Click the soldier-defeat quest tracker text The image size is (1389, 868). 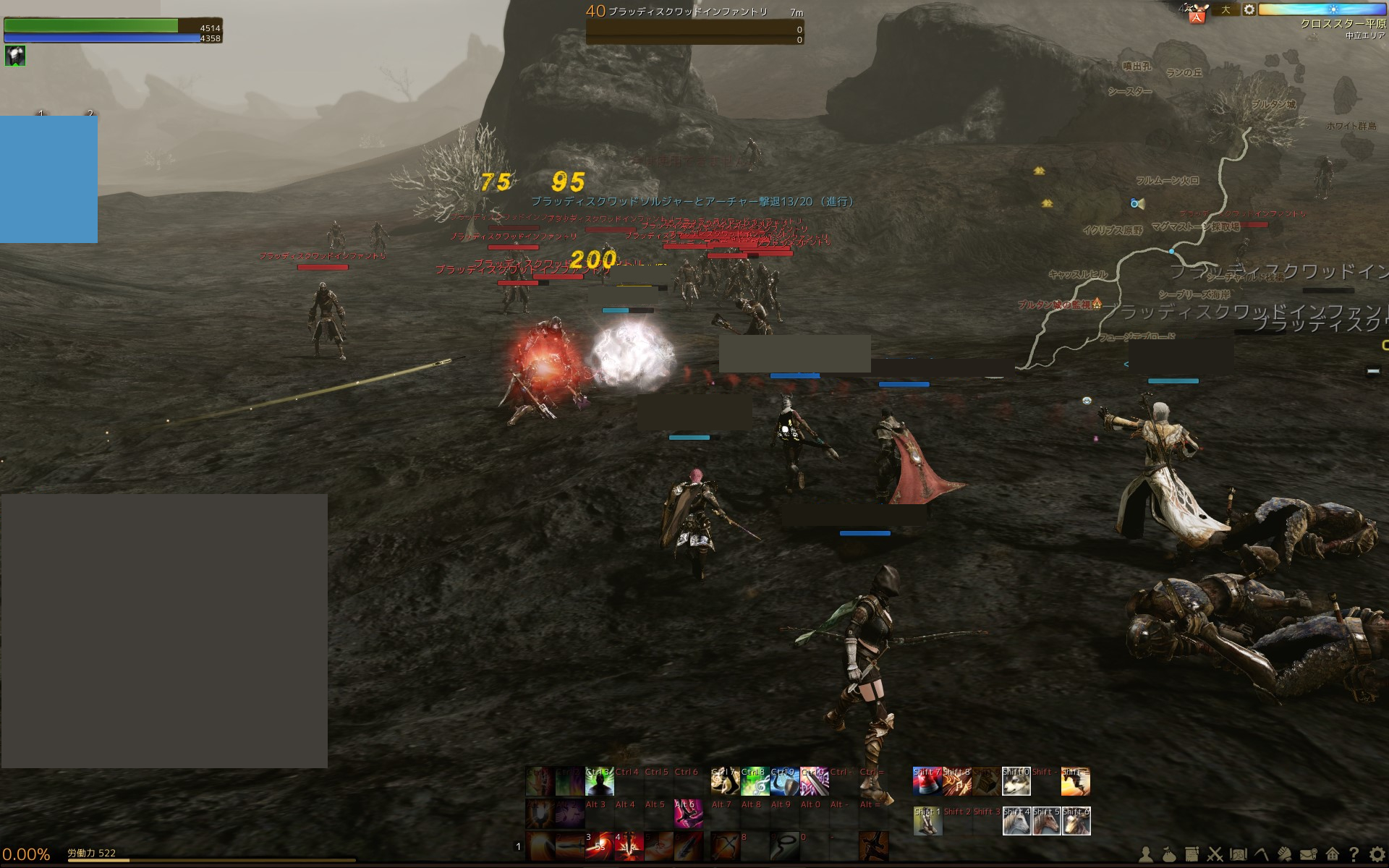point(692,202)
